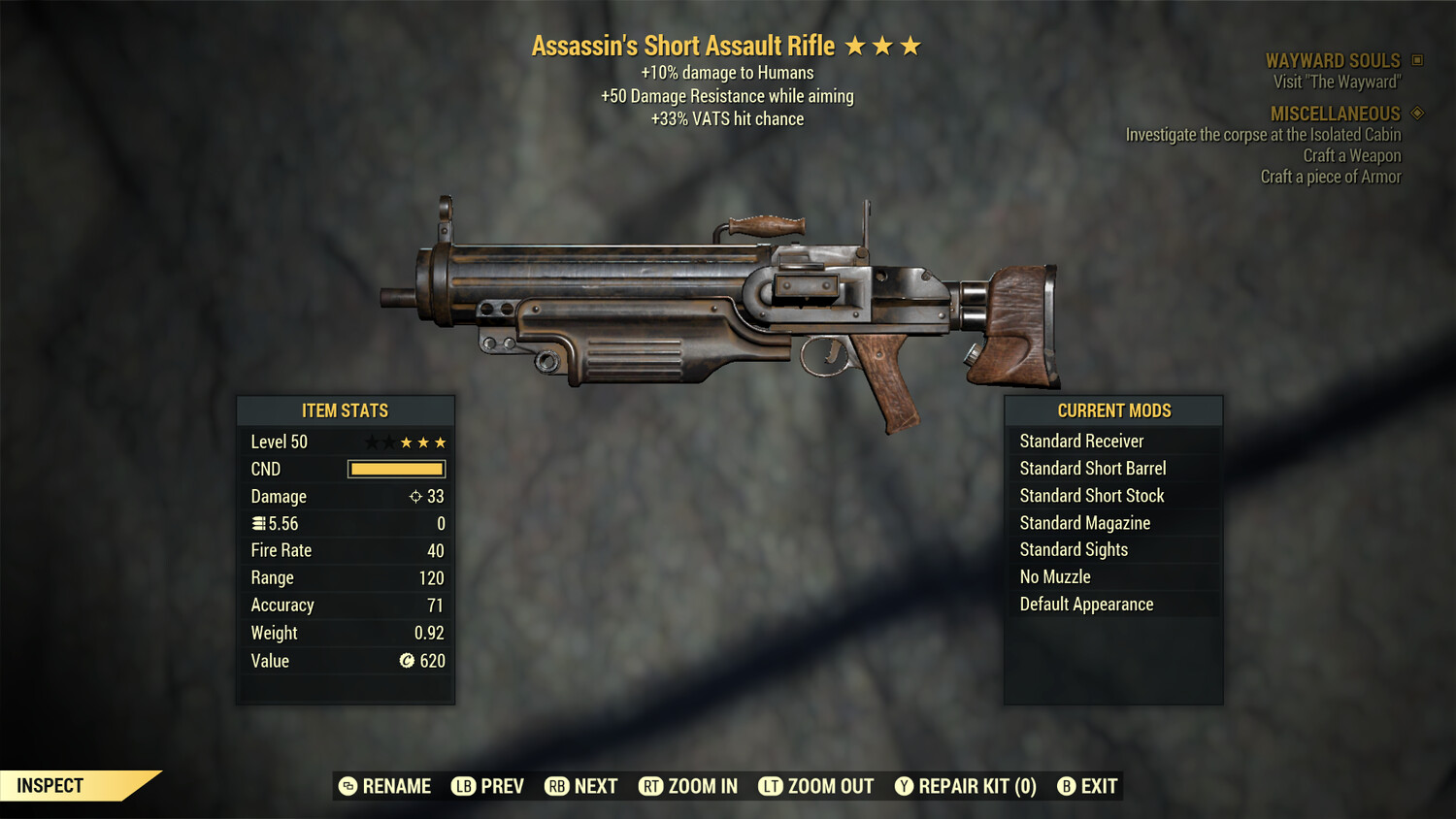Click the caps icon next to Value 620
This screenshot has height=819, width=1456.
tap(409, 661)
